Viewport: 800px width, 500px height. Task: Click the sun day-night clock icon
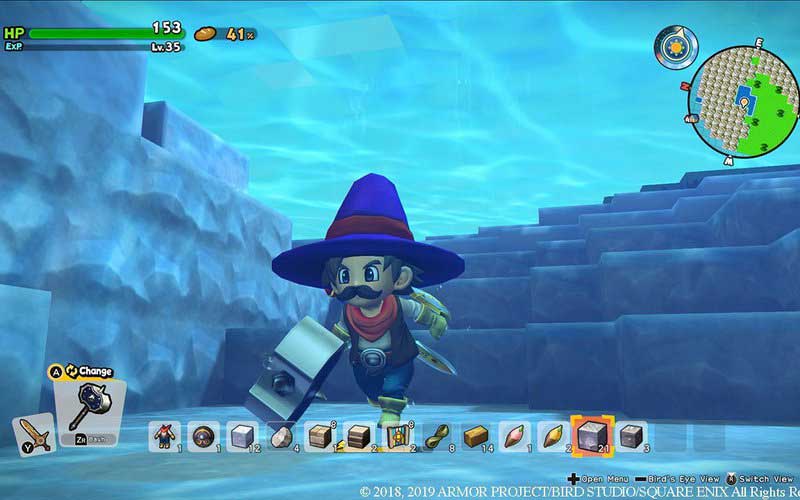[x=676, y=45]
